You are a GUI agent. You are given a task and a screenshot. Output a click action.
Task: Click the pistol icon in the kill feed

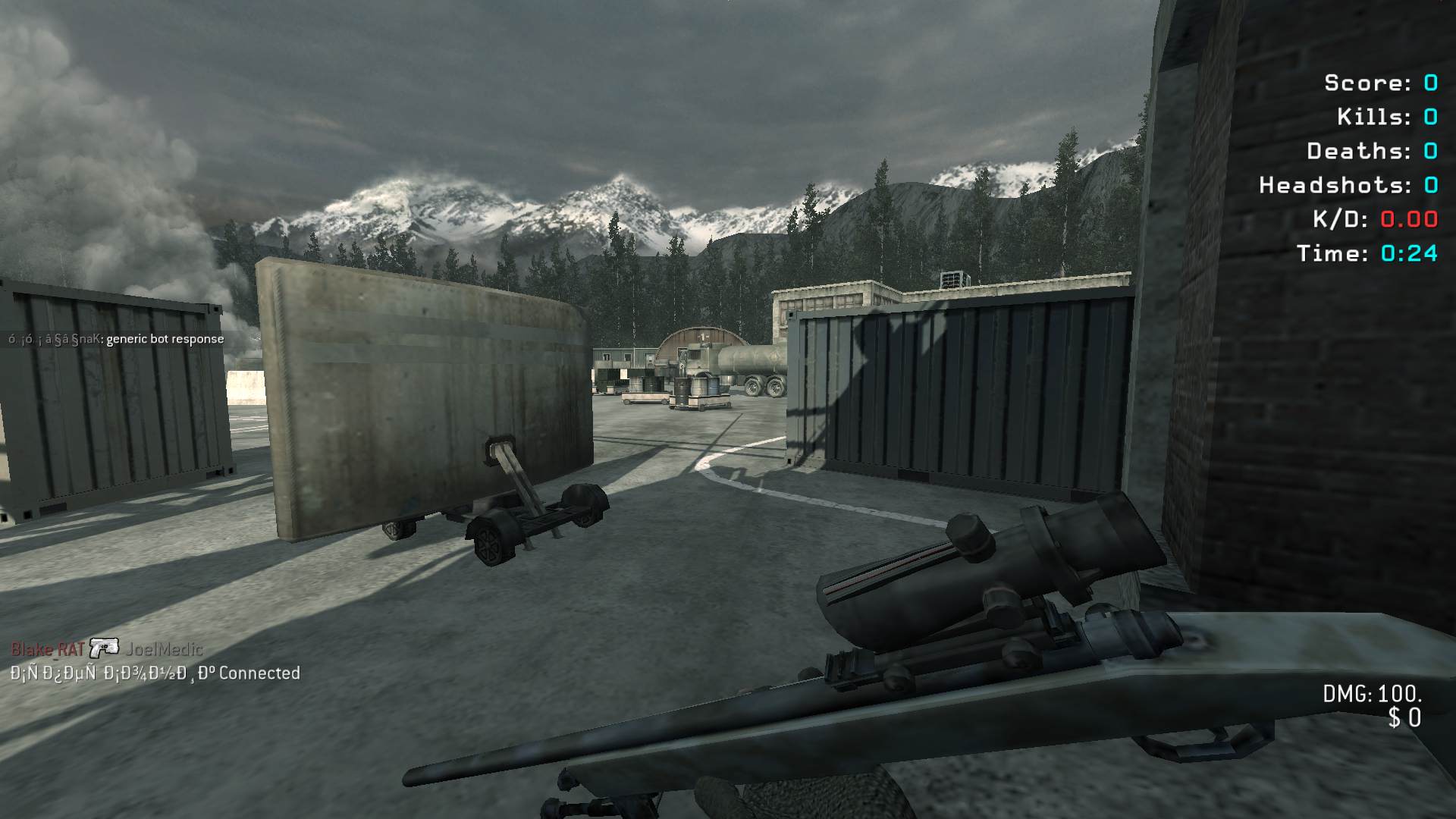104,648
